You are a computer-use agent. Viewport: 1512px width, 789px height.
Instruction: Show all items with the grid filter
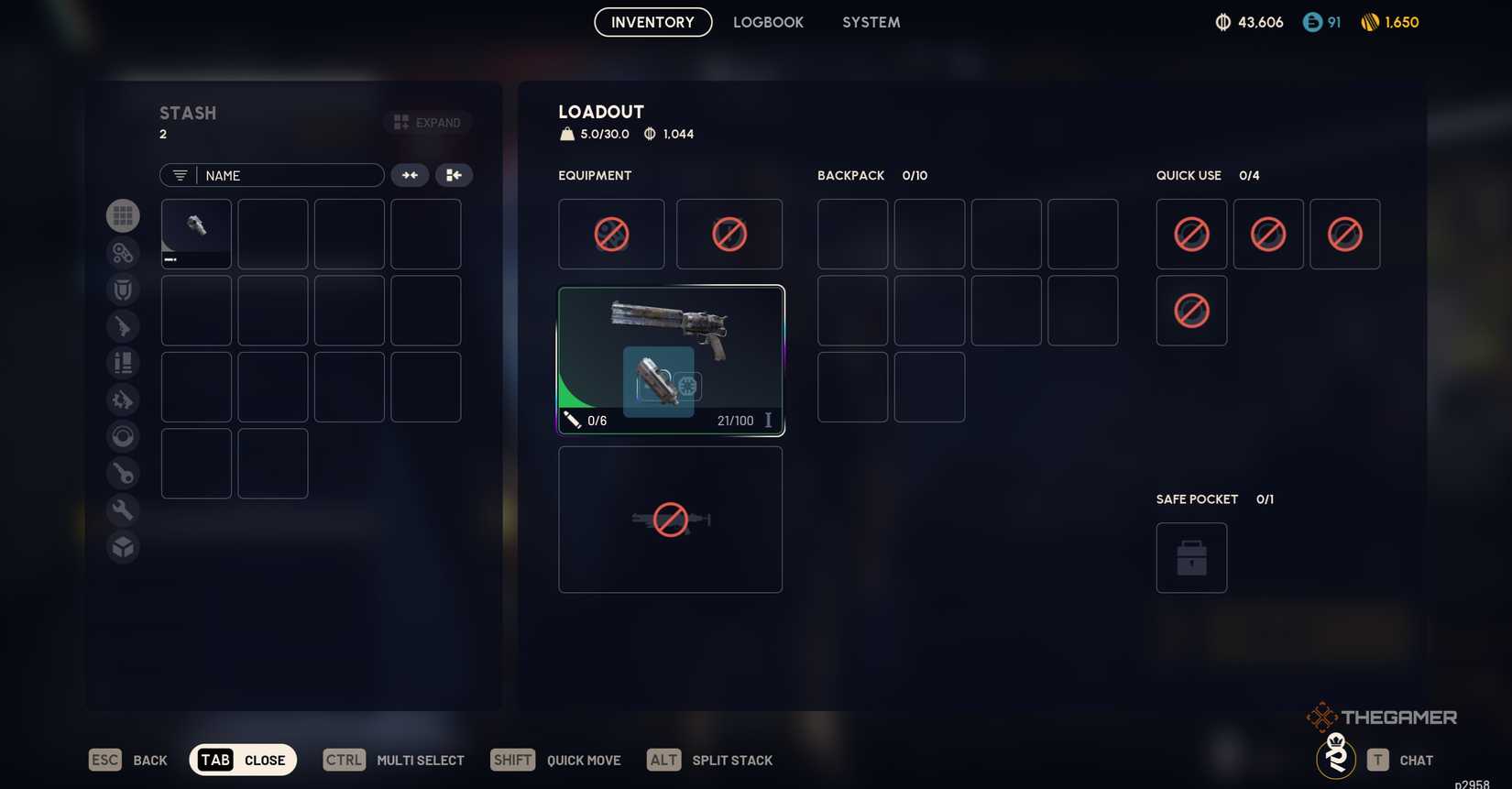(x=123, y=215)
